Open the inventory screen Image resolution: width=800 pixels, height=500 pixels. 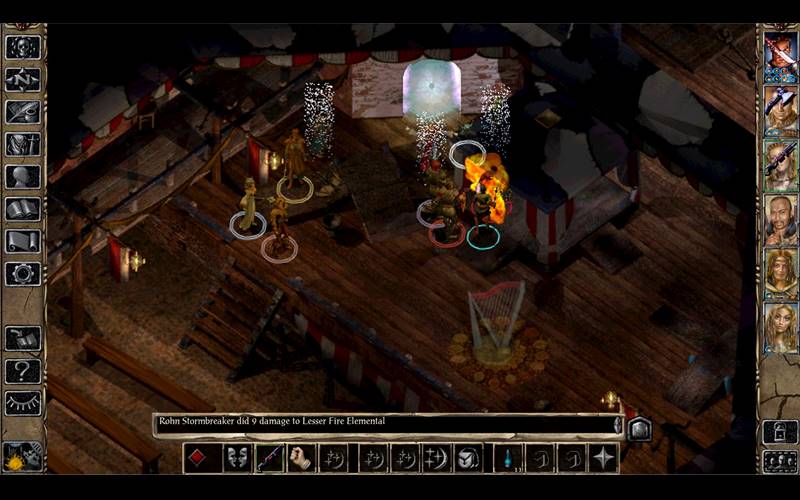pyautogui.click(x=22, y=144)
